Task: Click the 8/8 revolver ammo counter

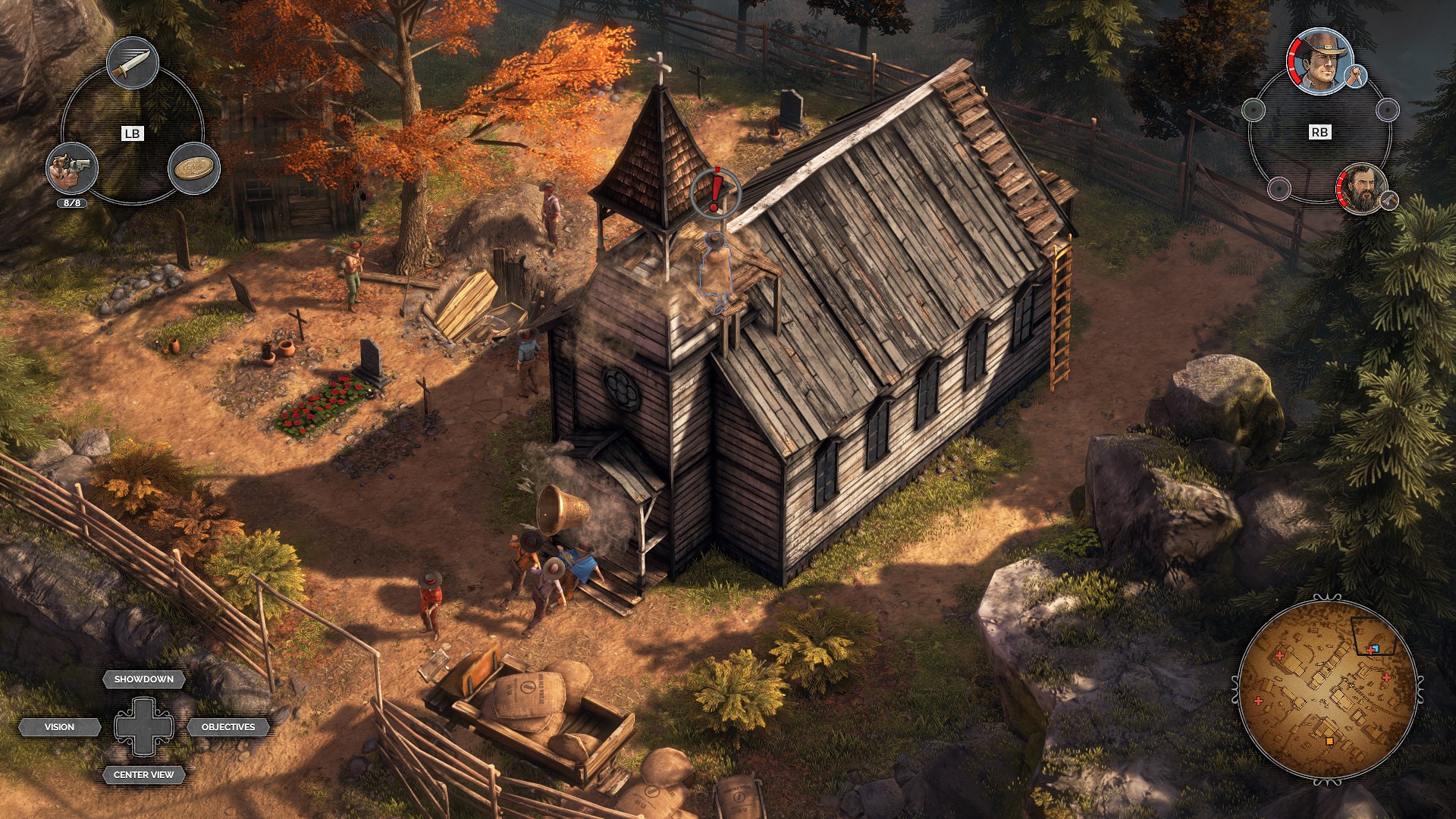Action: coord(71,203)
